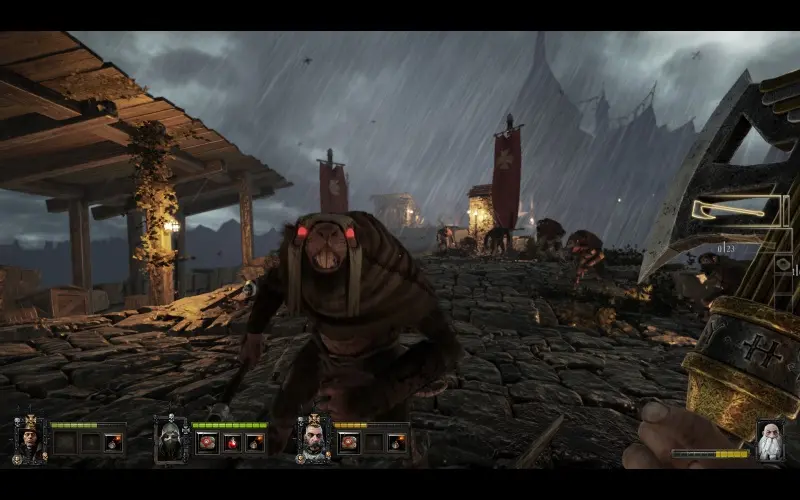This screenshot has height=500, width=800.
Task: Select the bearded soldier teammate portrait
Action: click(x=313, y=439)
